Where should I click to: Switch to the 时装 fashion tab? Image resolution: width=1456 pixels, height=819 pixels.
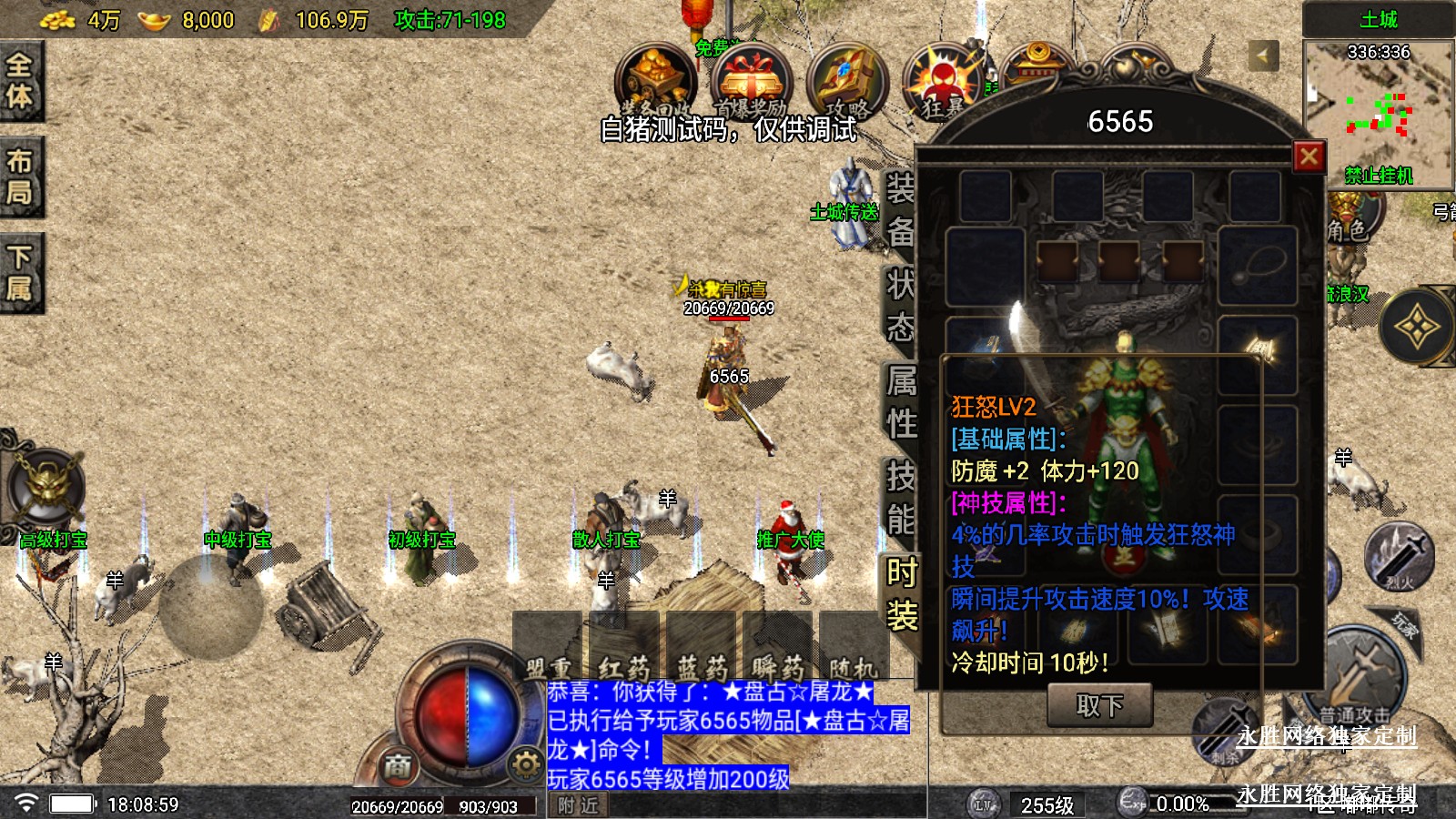901,593
